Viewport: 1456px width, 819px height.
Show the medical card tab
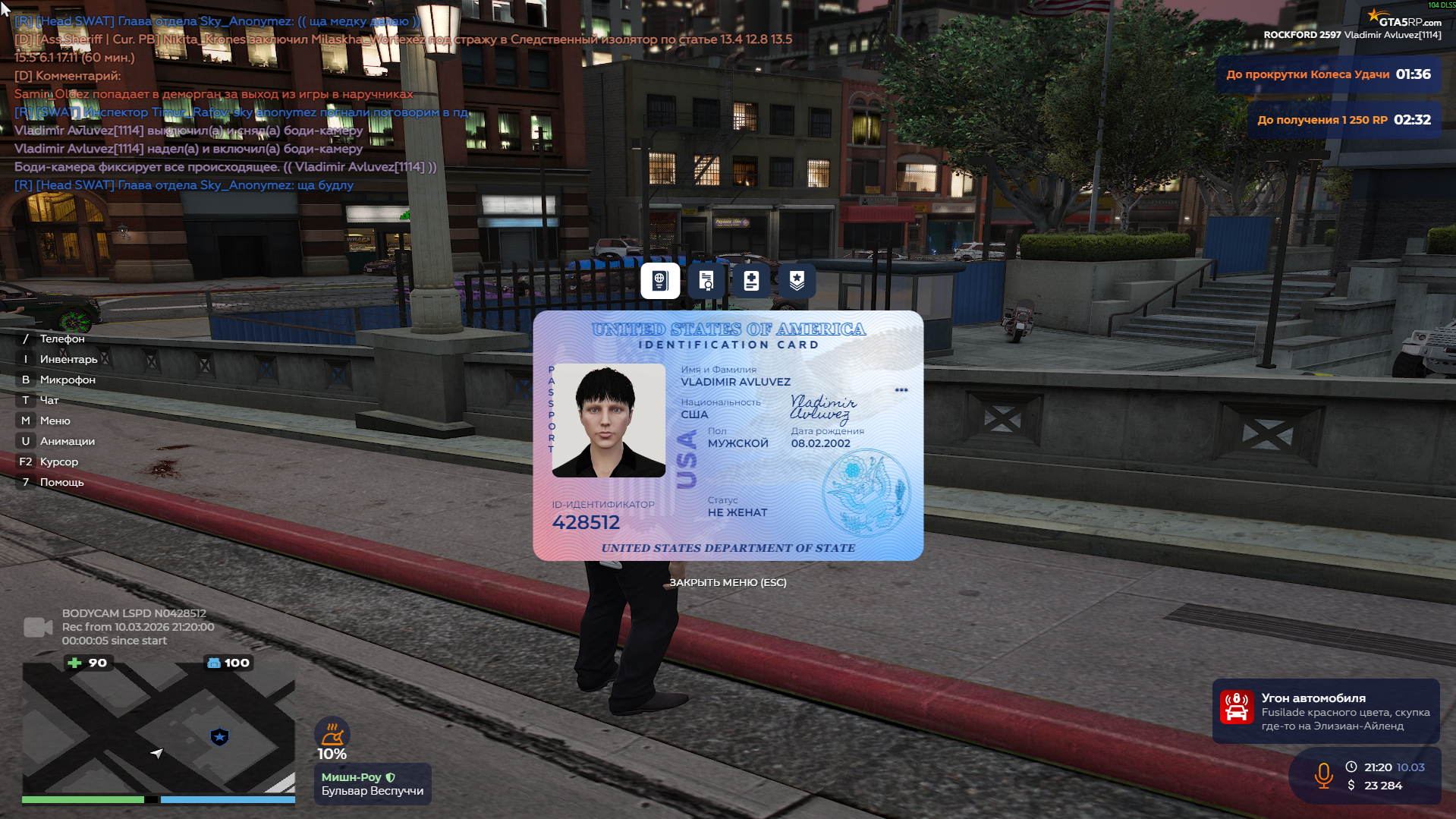(x=751, y=281)
